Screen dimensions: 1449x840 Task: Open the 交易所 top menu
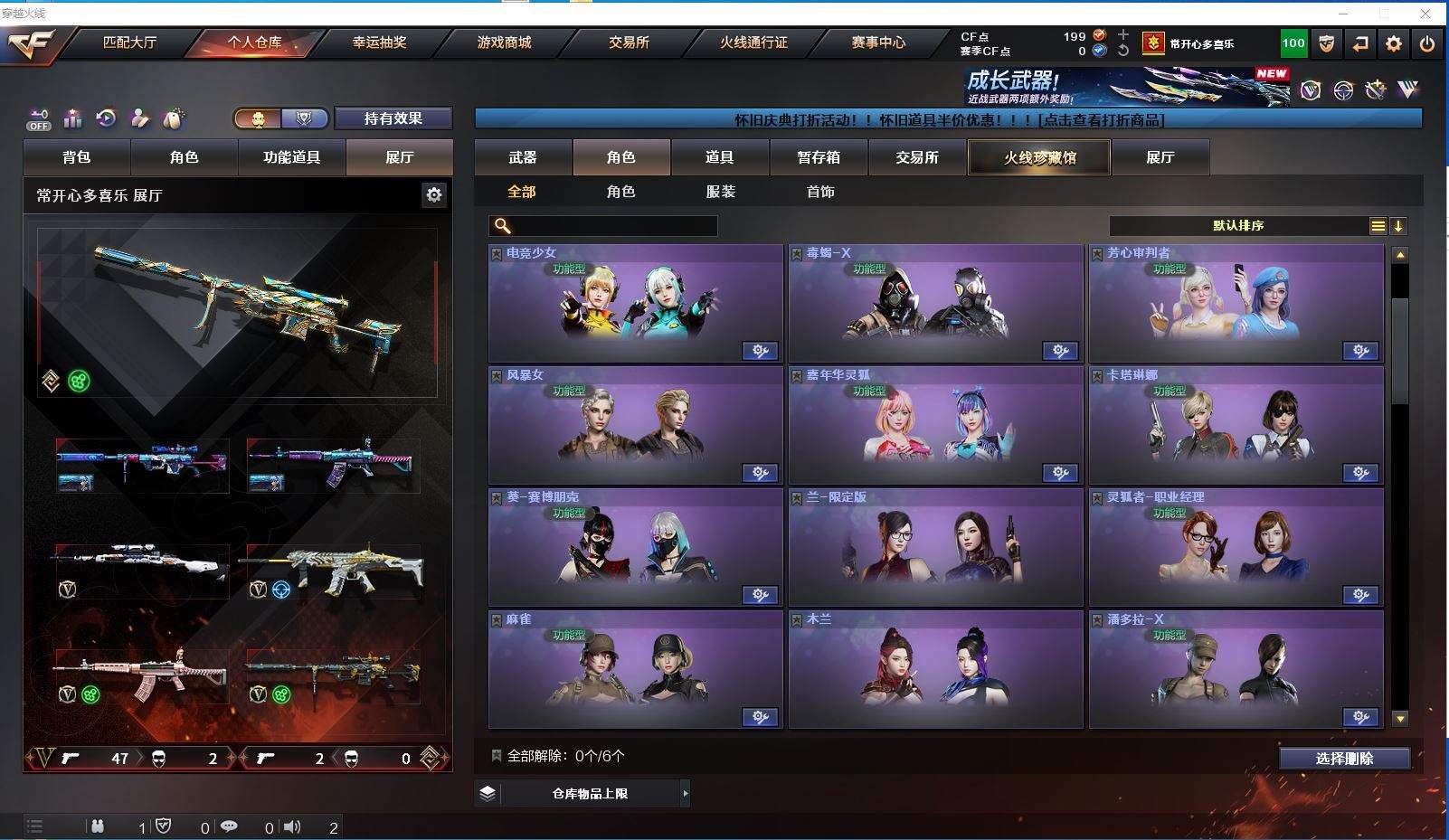click(x=629, y=42)
